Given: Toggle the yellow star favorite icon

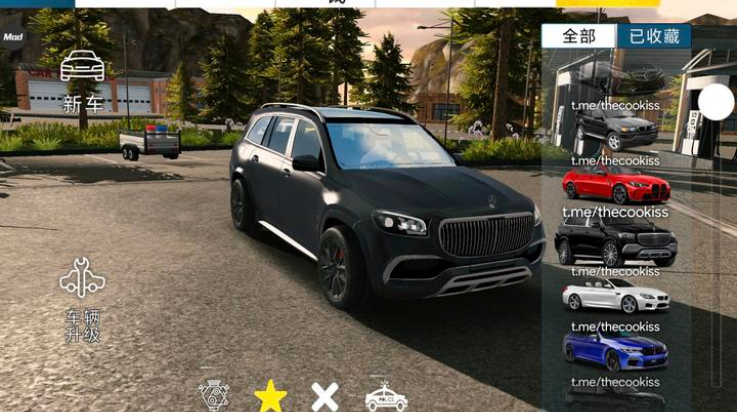Looking at the screenshot, I should click(x=270, y=396).
